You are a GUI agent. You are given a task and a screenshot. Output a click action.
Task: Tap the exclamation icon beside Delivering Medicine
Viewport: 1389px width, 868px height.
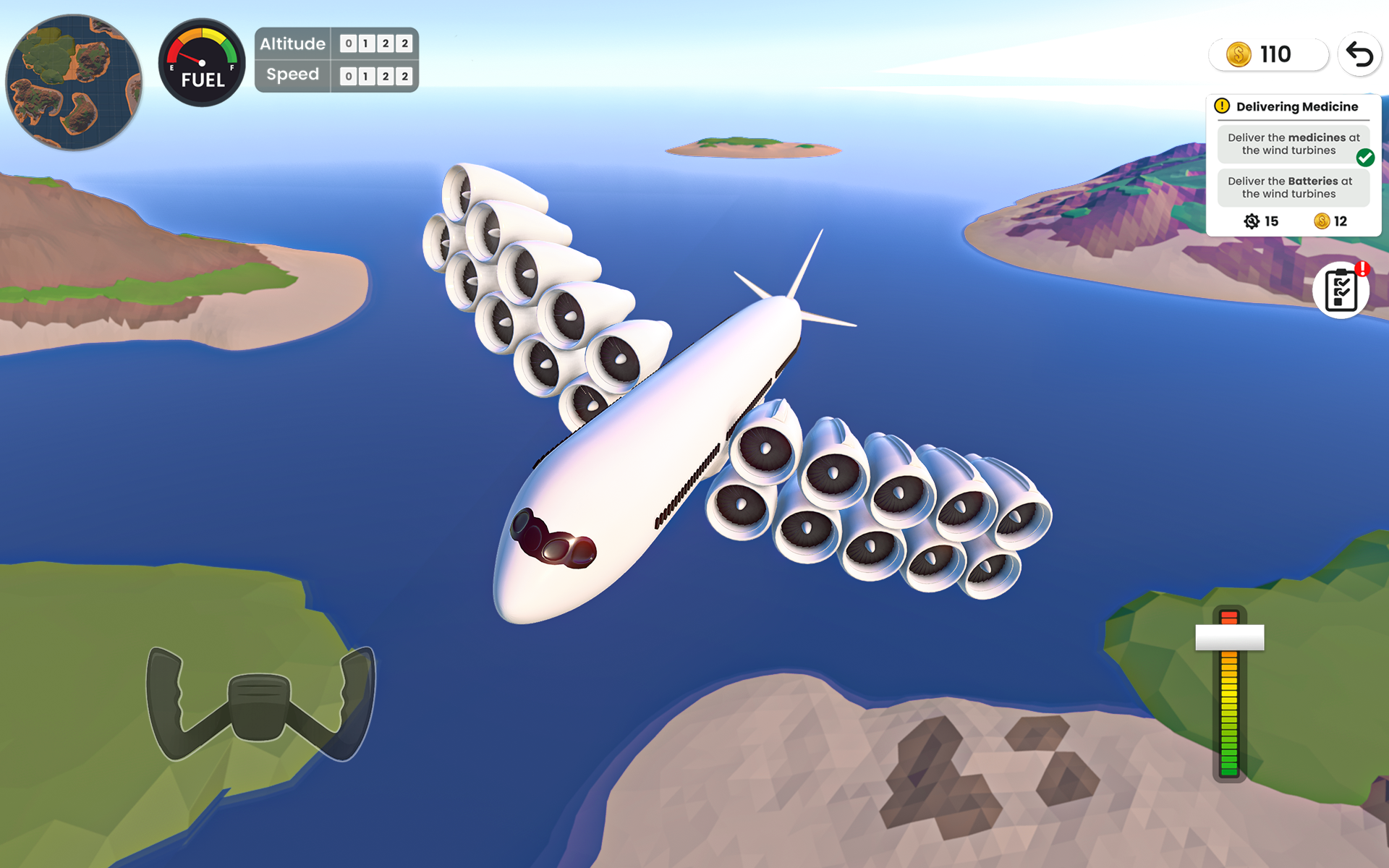pos(1222,106)
